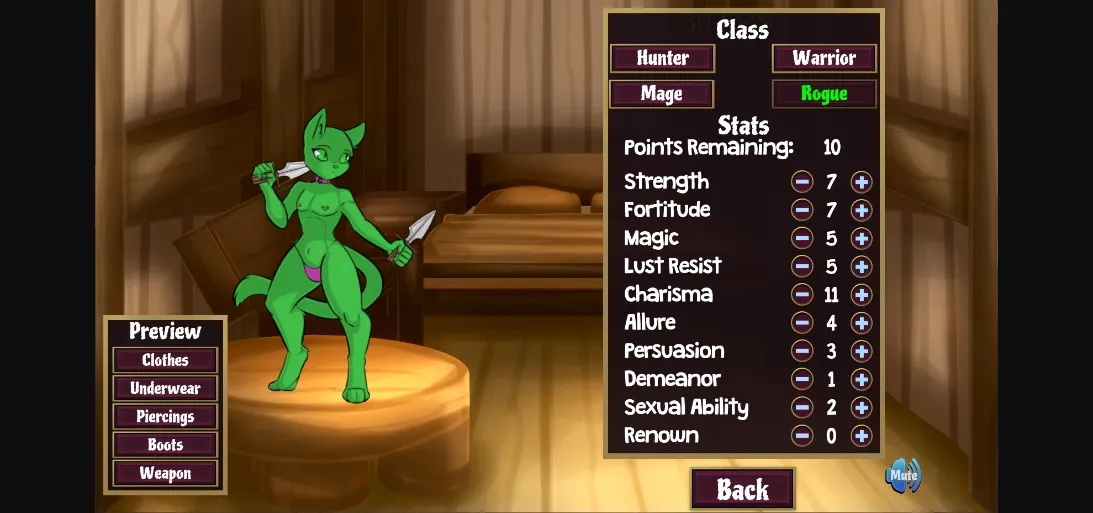Toggle the Boots preview option
This screenshot has height=513, width=1093.
[x=165, y=445]
